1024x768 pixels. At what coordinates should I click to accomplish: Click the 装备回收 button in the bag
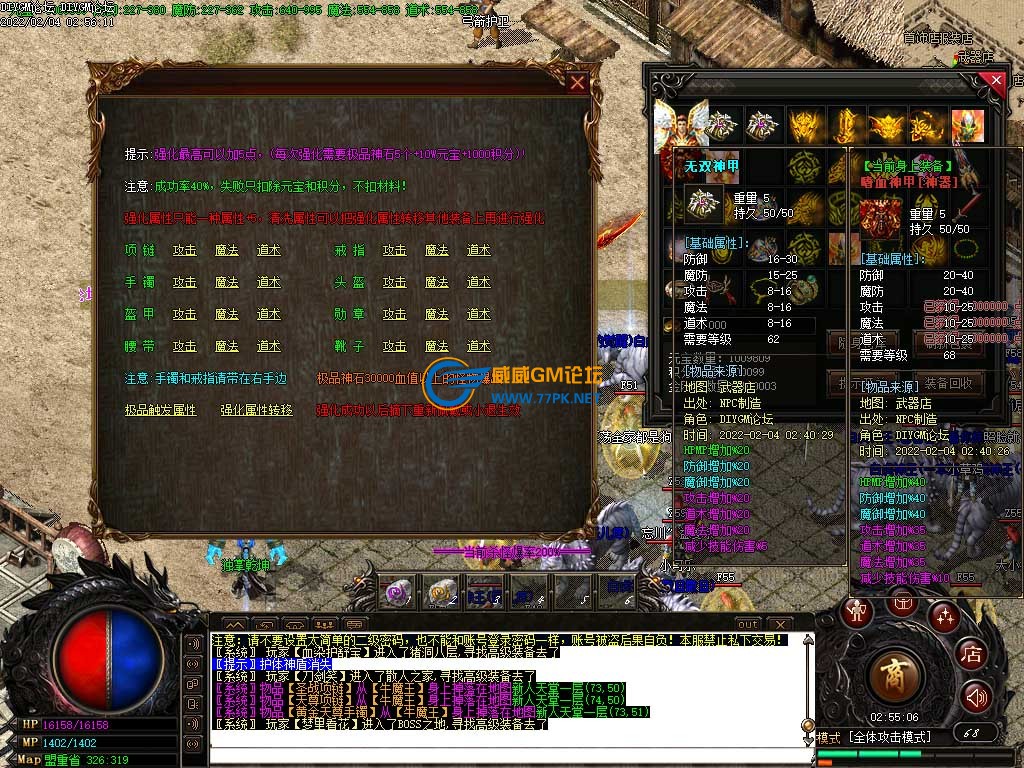pyautogui.click(x=948, y=383)
